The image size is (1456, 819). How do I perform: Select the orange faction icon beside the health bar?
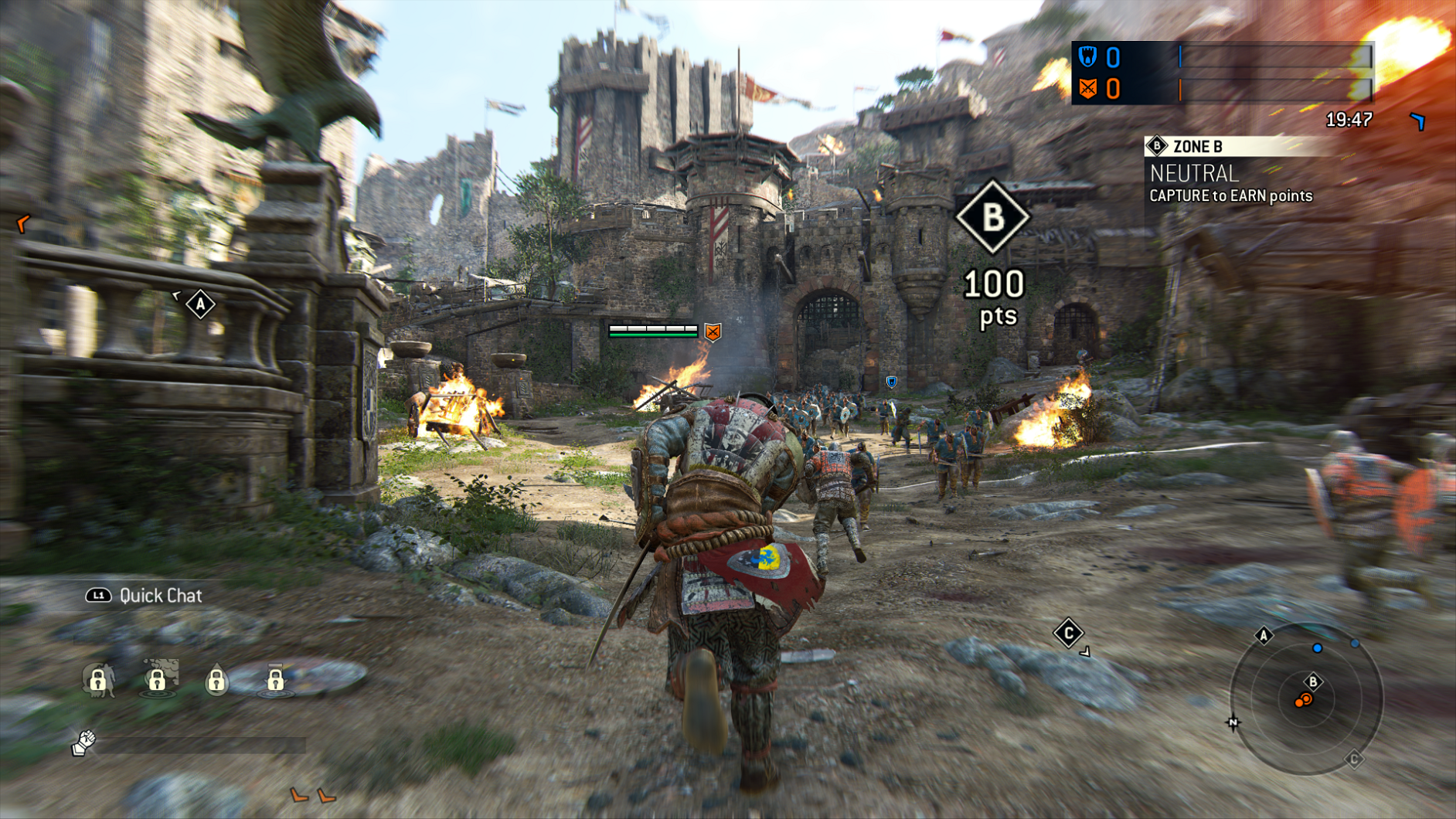click(x=712, y=334)
